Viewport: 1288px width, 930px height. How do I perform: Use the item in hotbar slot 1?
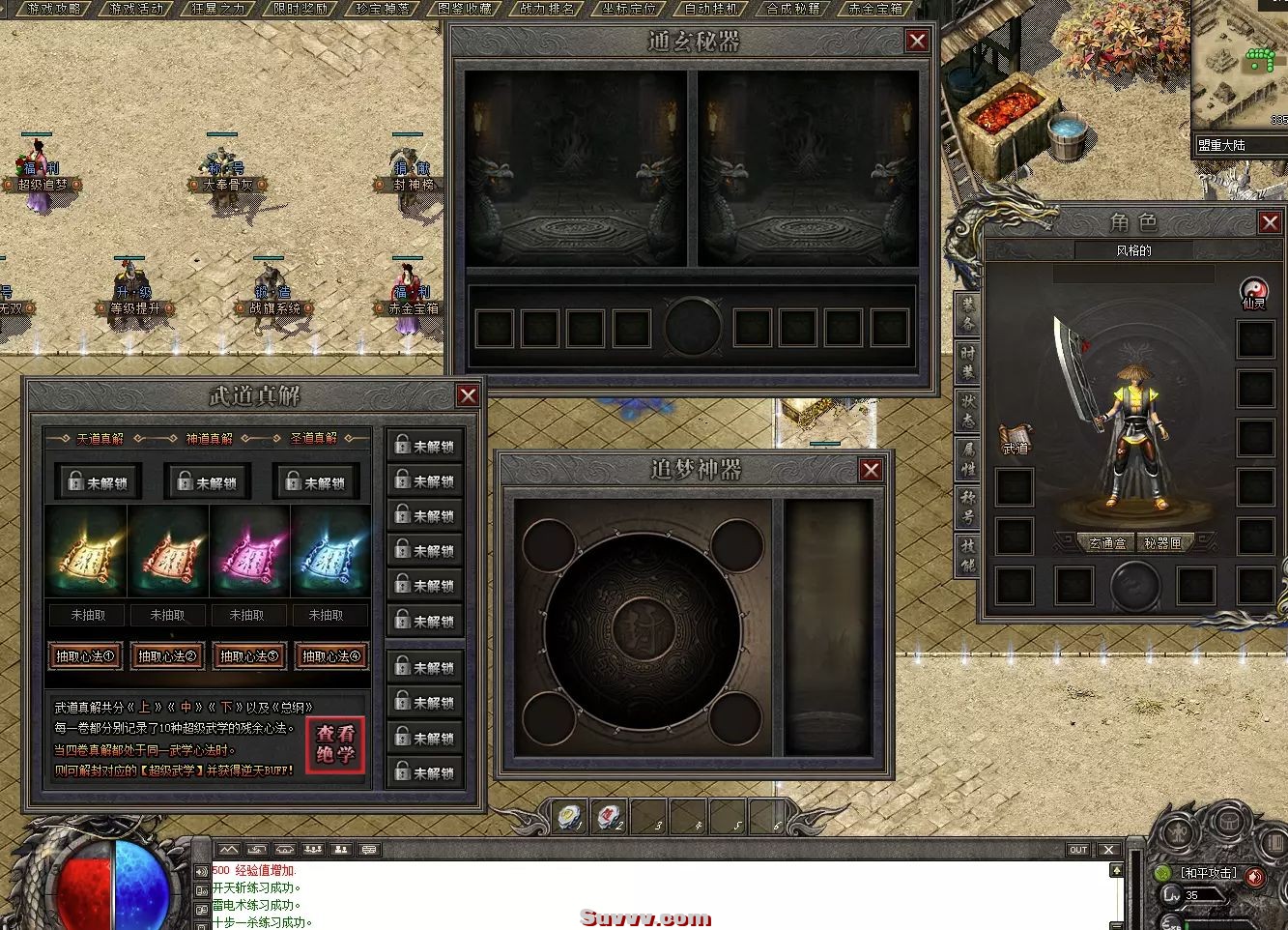point(571,818)
